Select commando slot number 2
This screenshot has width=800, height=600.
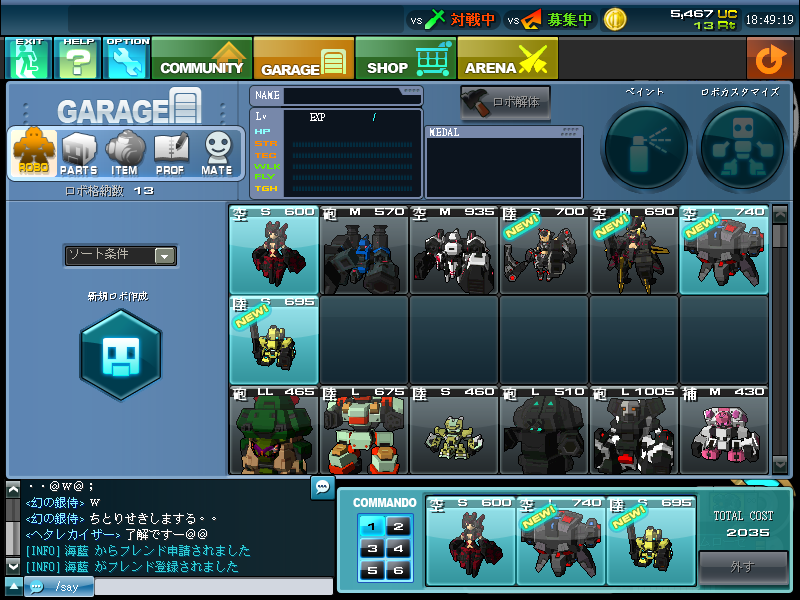point(398,526)
